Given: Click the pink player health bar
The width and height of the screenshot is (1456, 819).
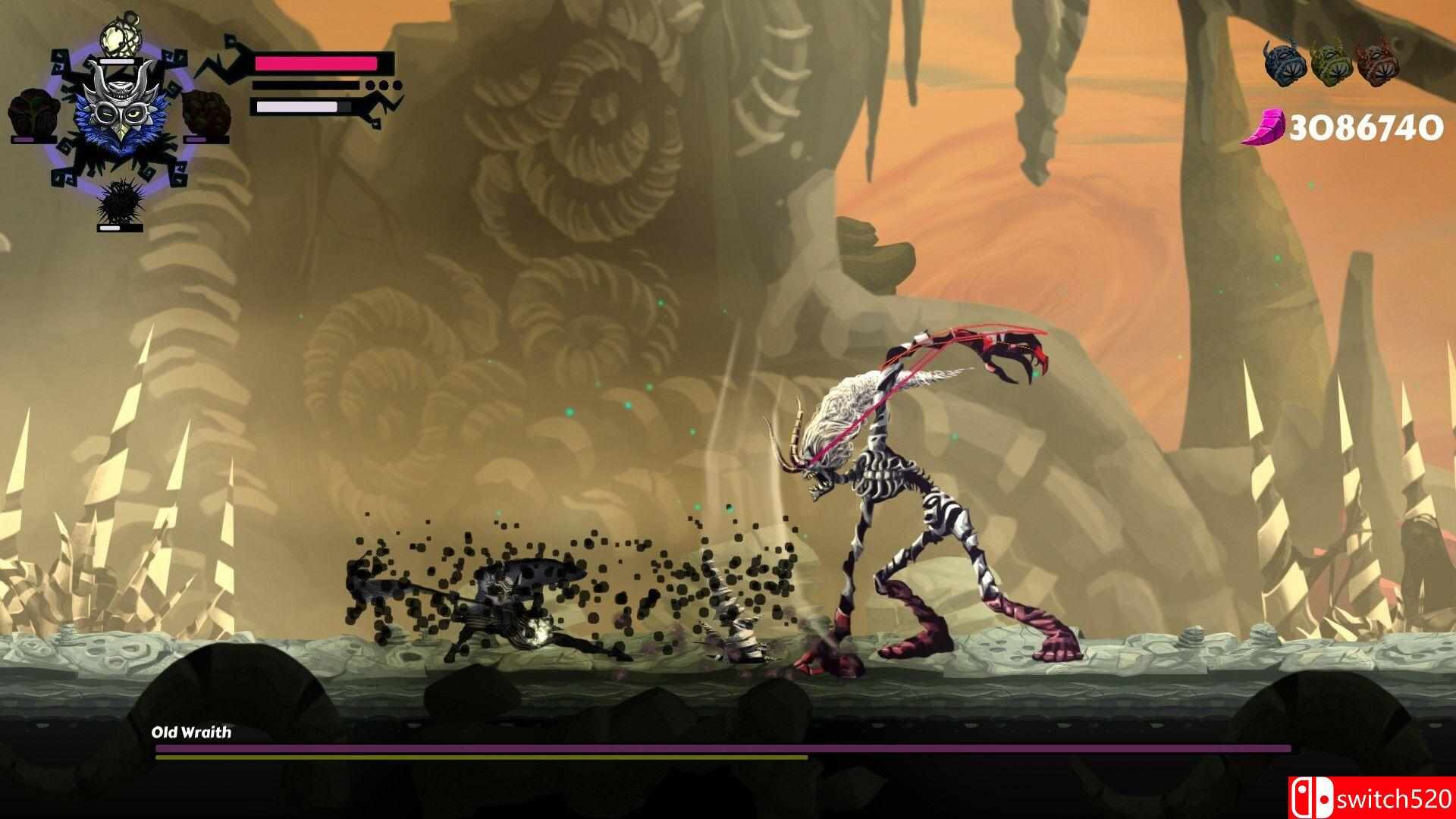Looking at the screenshot, I should (x=315, y=63).
